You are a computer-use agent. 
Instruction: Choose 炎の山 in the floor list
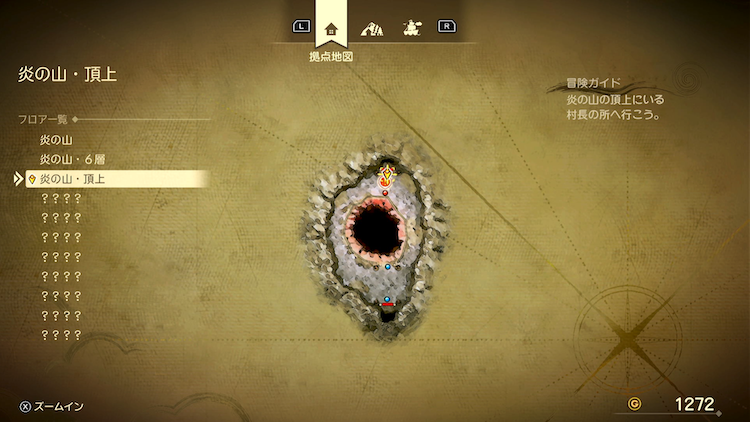(56, 140)
